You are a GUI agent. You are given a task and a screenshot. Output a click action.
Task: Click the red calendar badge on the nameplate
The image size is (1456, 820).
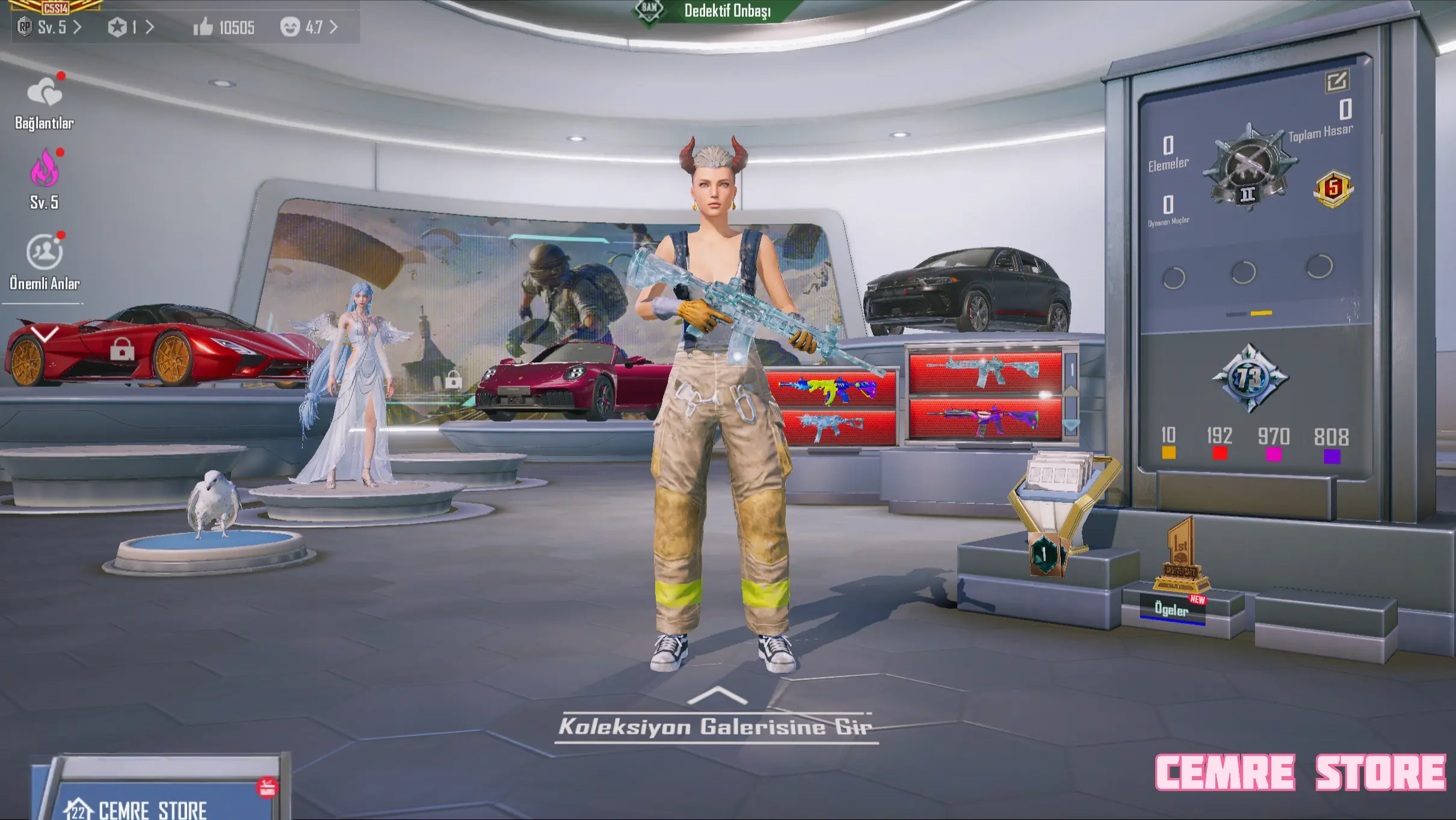pos(267,787)
